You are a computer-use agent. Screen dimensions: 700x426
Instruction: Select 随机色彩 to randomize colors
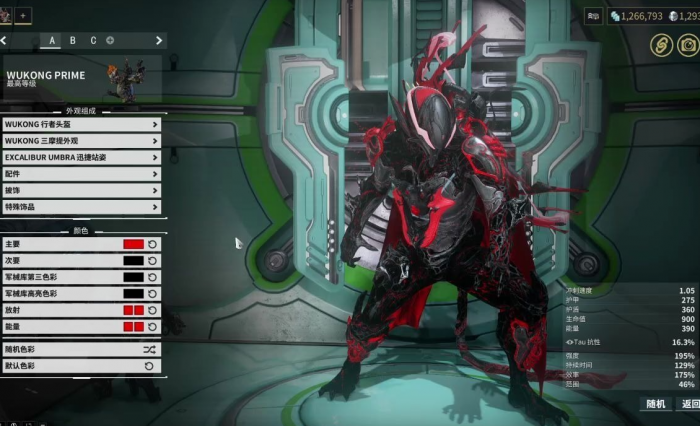(x=81, y=350)
